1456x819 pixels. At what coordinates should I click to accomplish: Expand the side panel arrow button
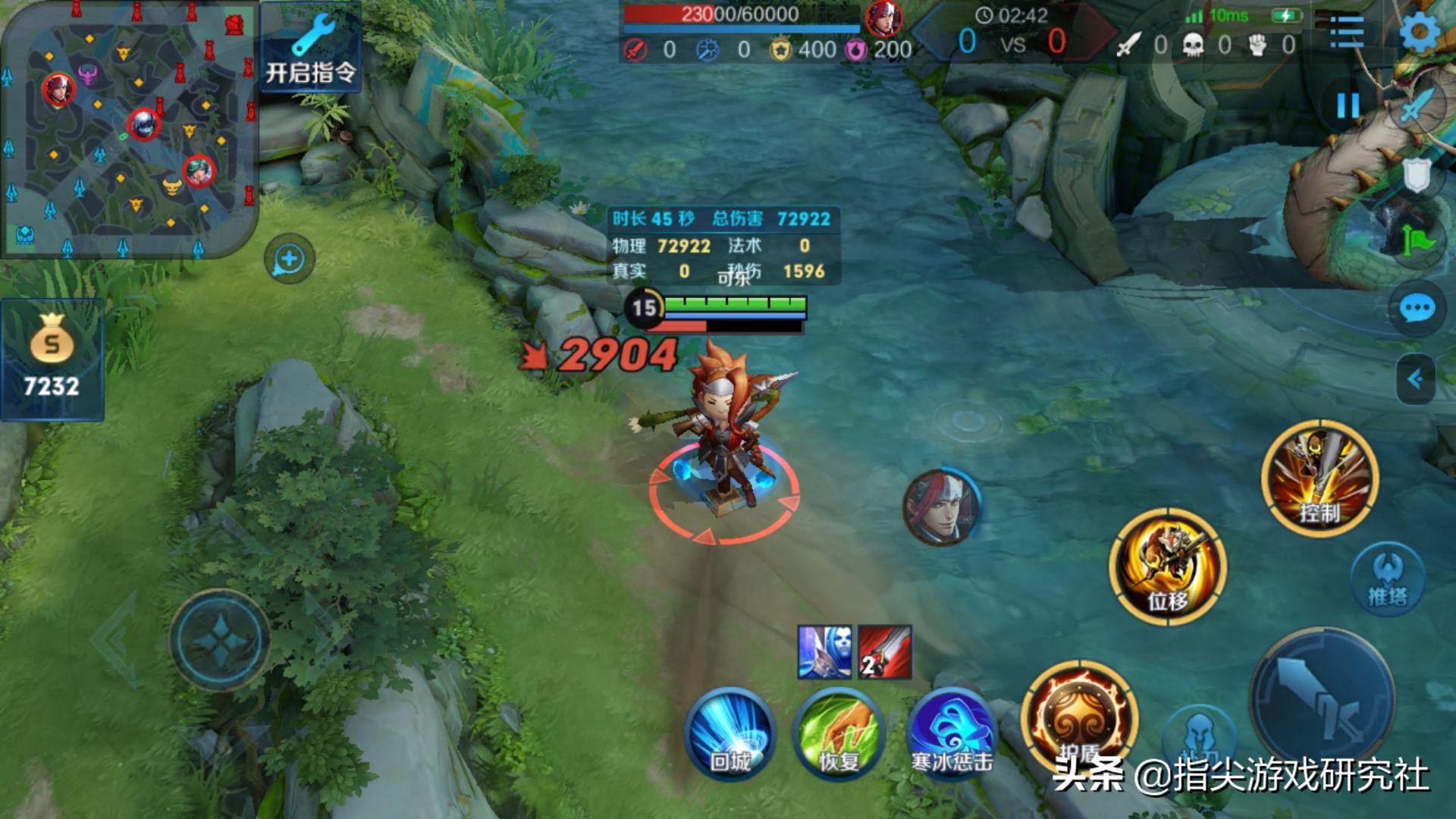click(1415, 378)
